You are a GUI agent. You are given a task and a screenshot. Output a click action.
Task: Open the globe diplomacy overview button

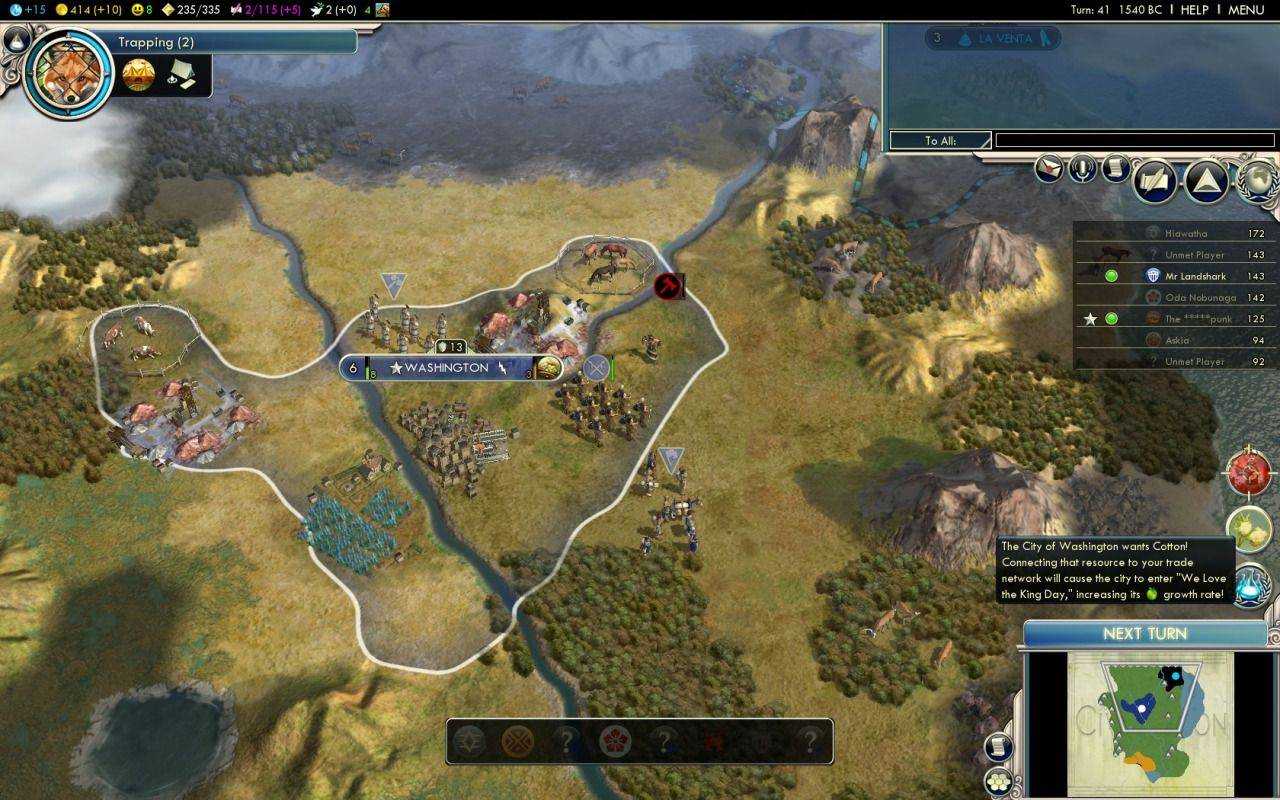(1256, 180)
